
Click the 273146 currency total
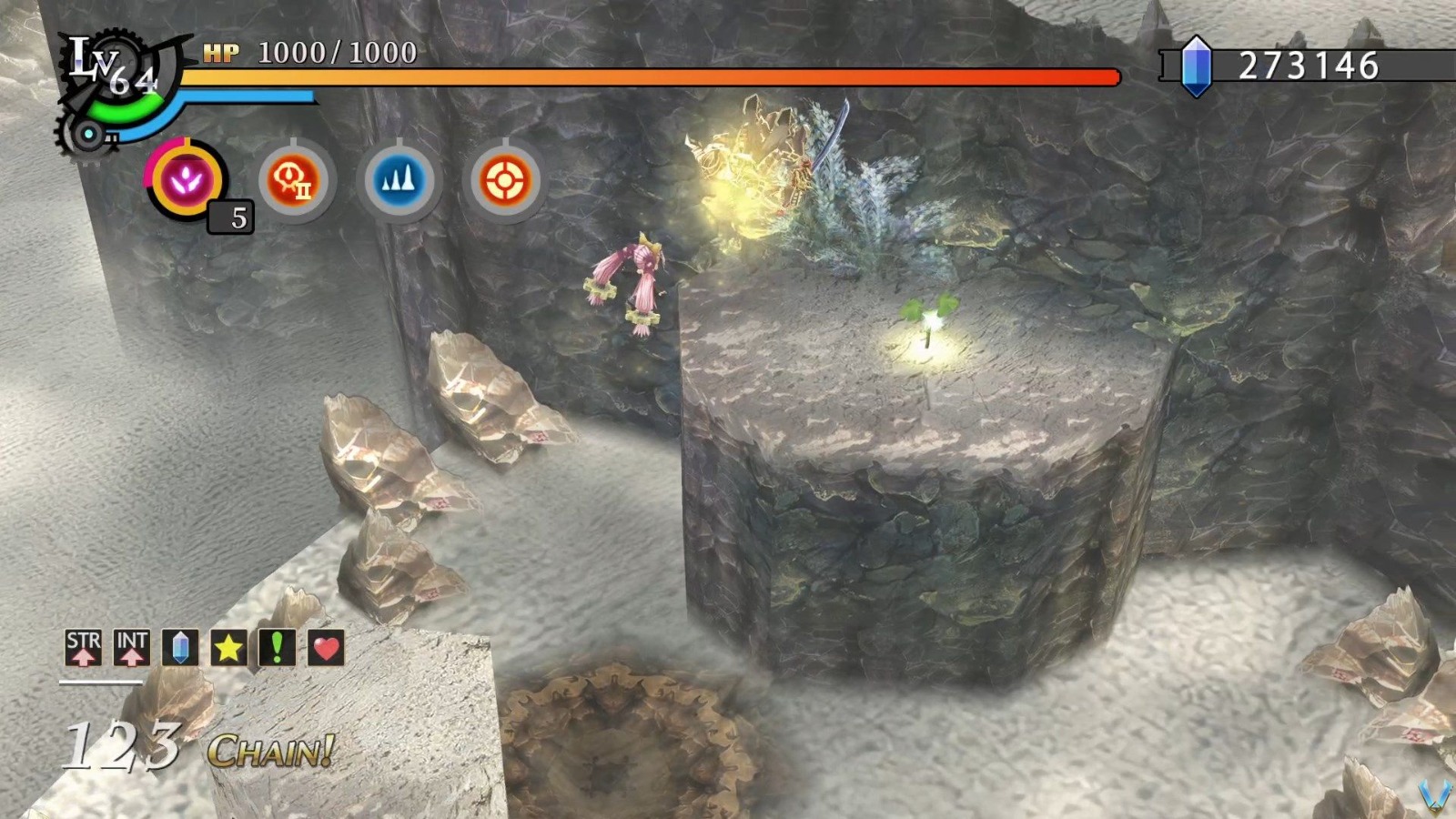click(x=1310, y=66)
